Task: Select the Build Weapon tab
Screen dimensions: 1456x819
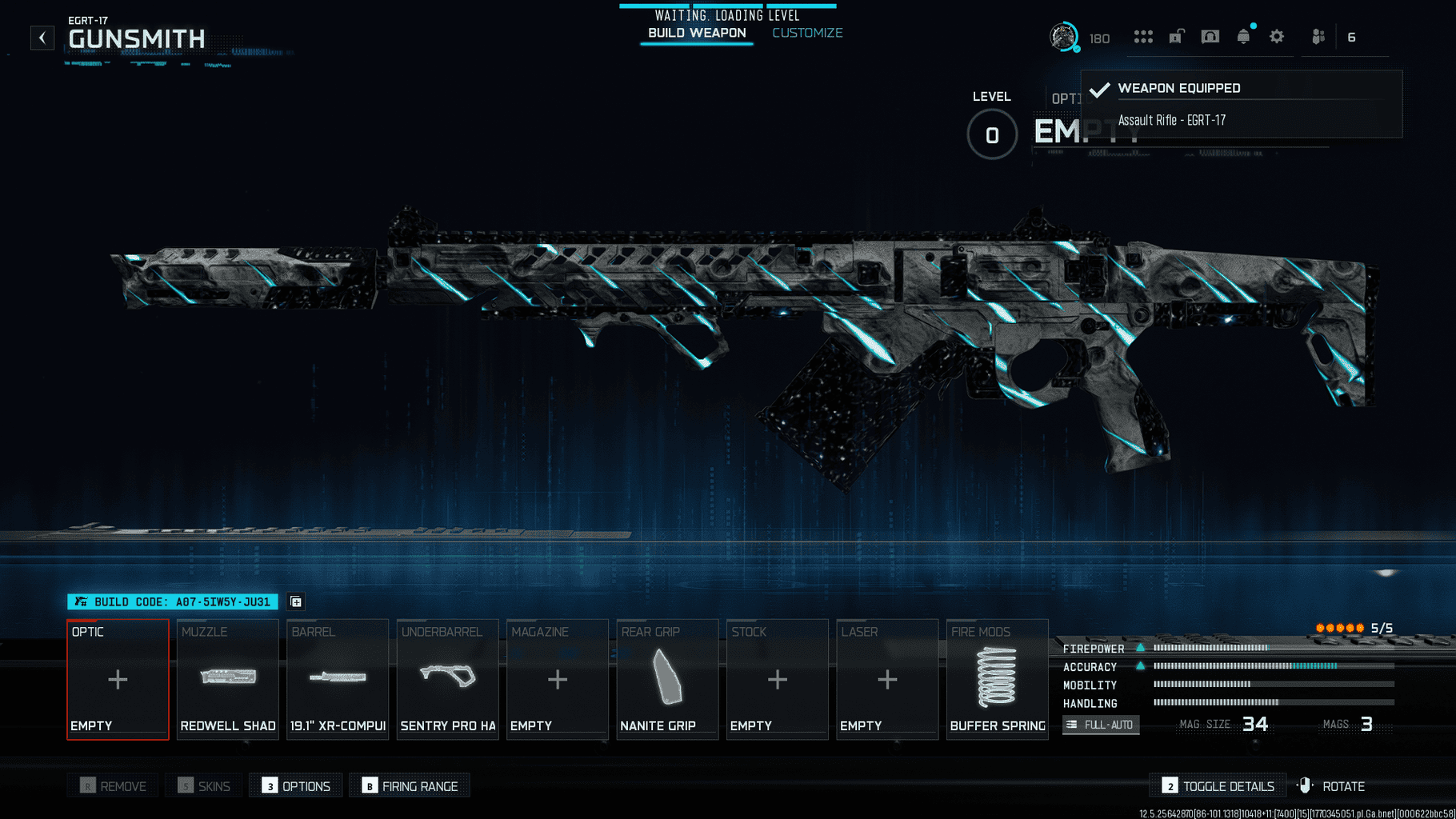Action: pos(697,33)
